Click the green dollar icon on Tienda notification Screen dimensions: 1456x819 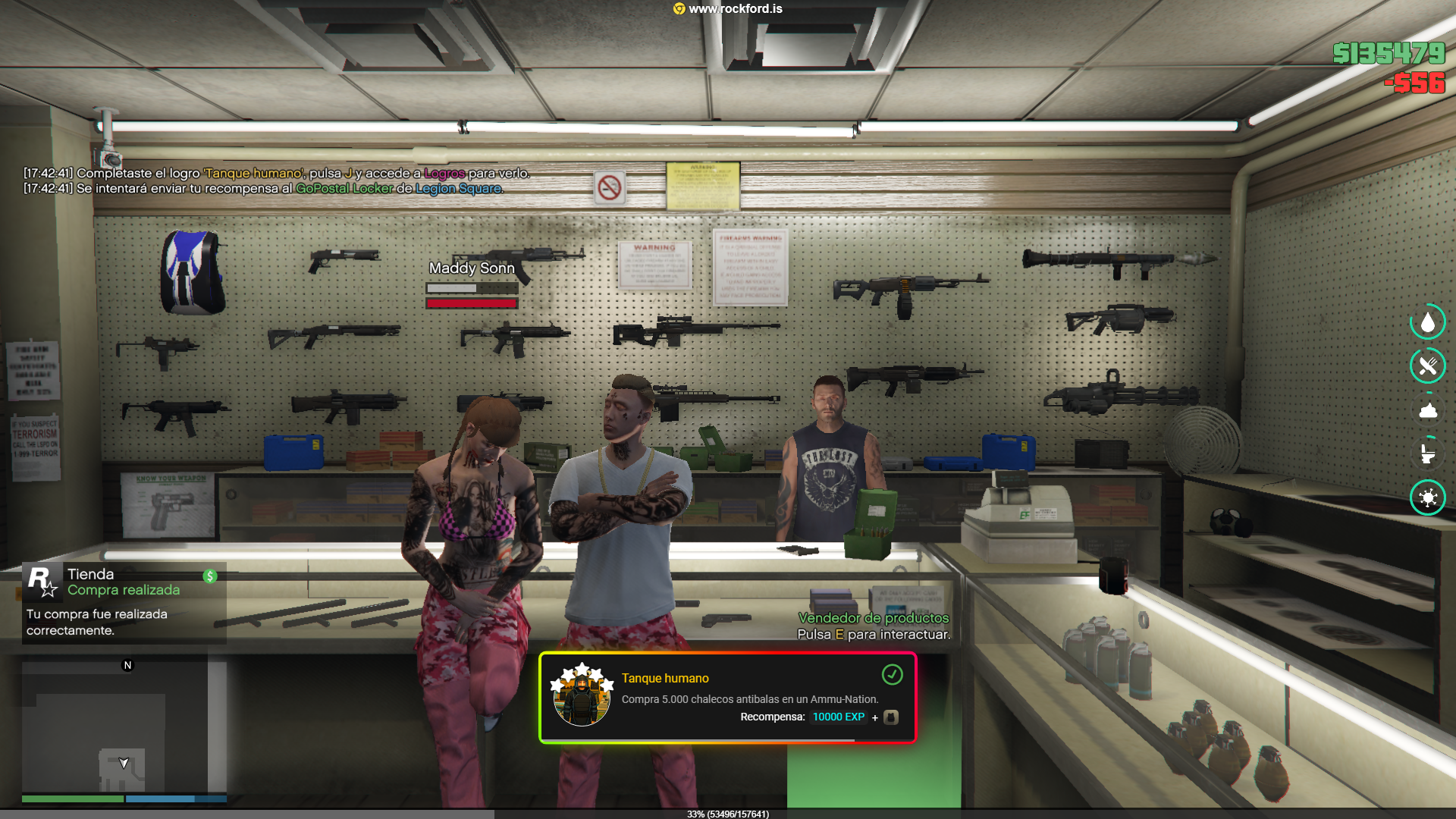point(210,576)
